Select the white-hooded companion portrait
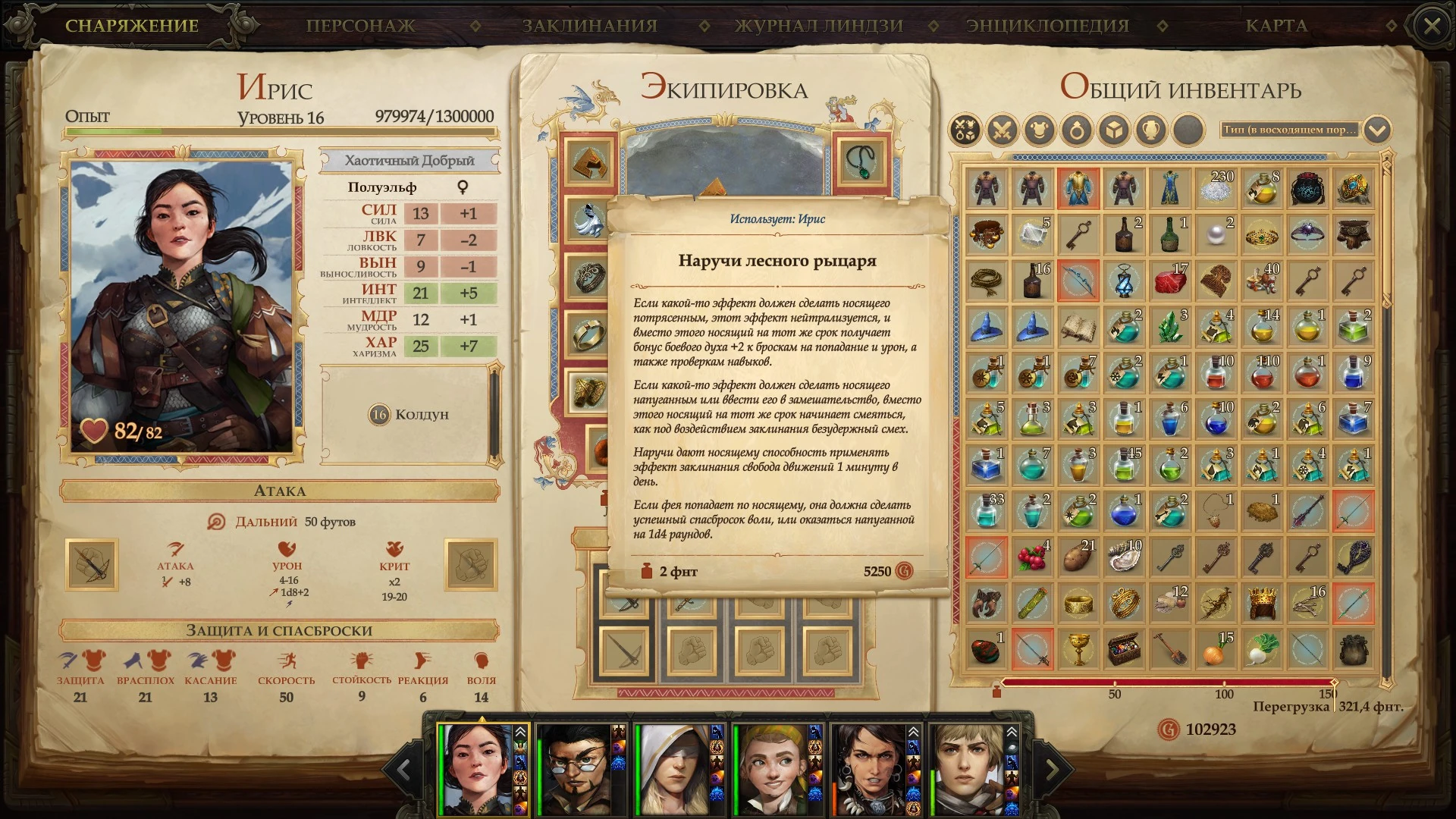The height and width of the screenshot is (819, 1456). point(676,769)
